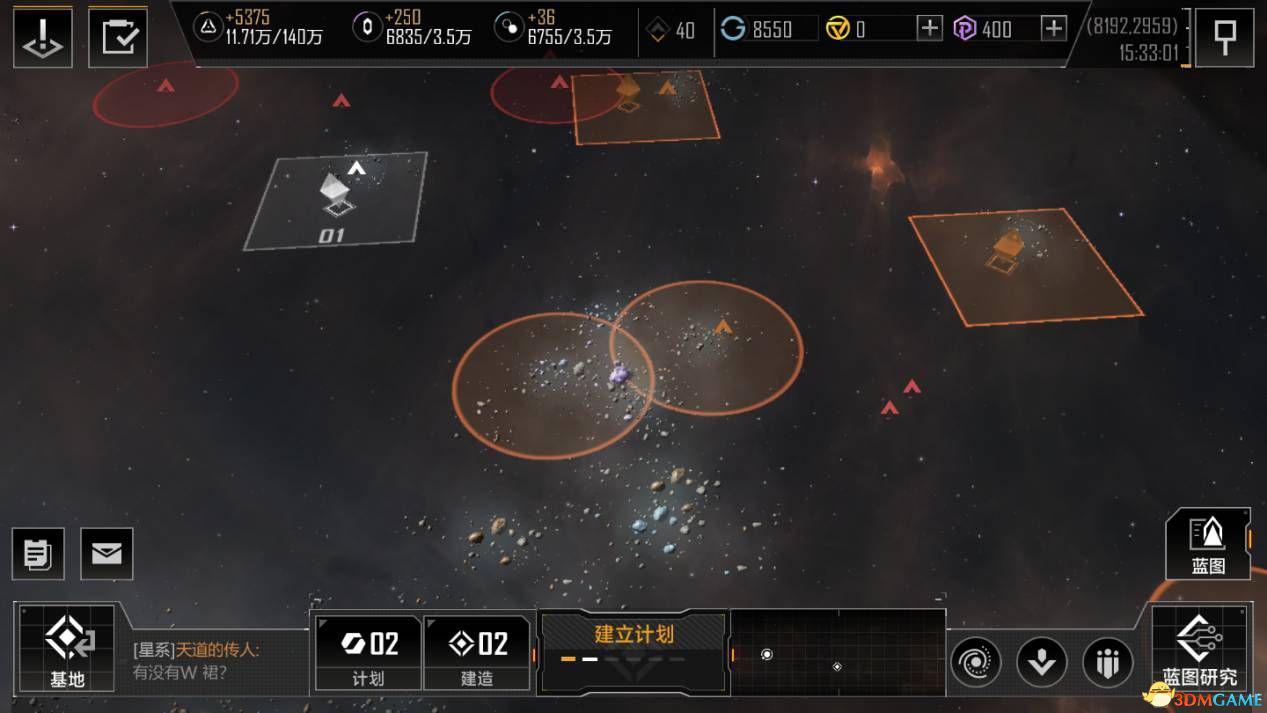Select the outpost tile labeled 01

tap(335, 202)
